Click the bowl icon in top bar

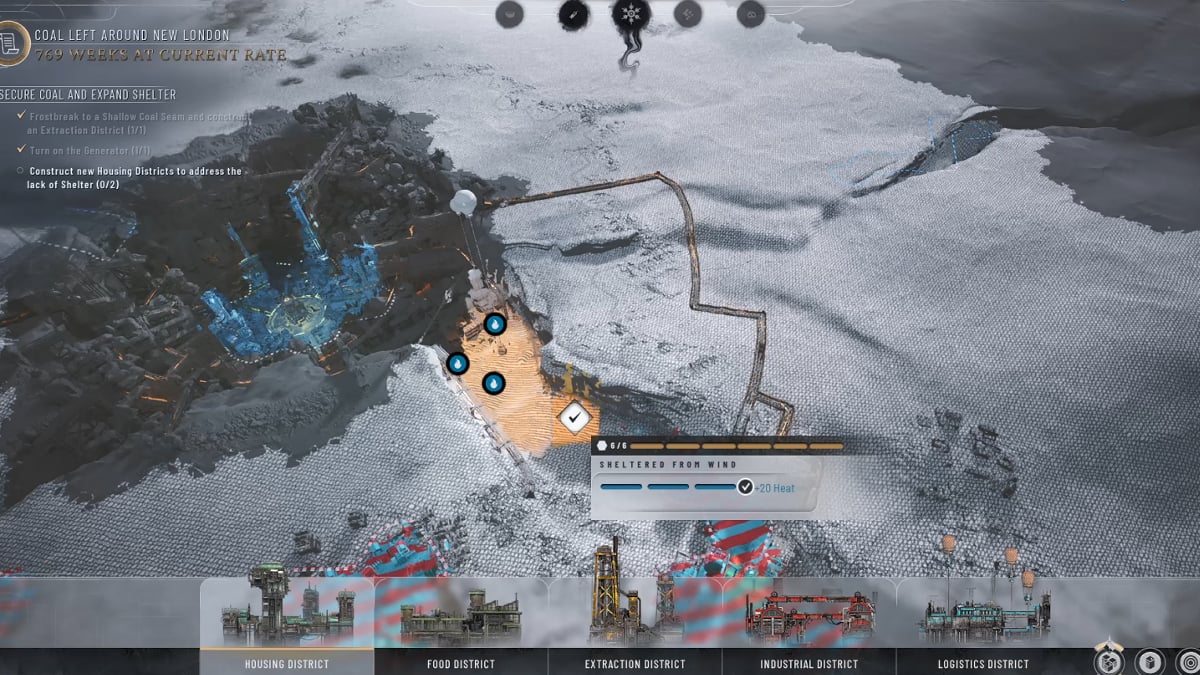[510, 14]
